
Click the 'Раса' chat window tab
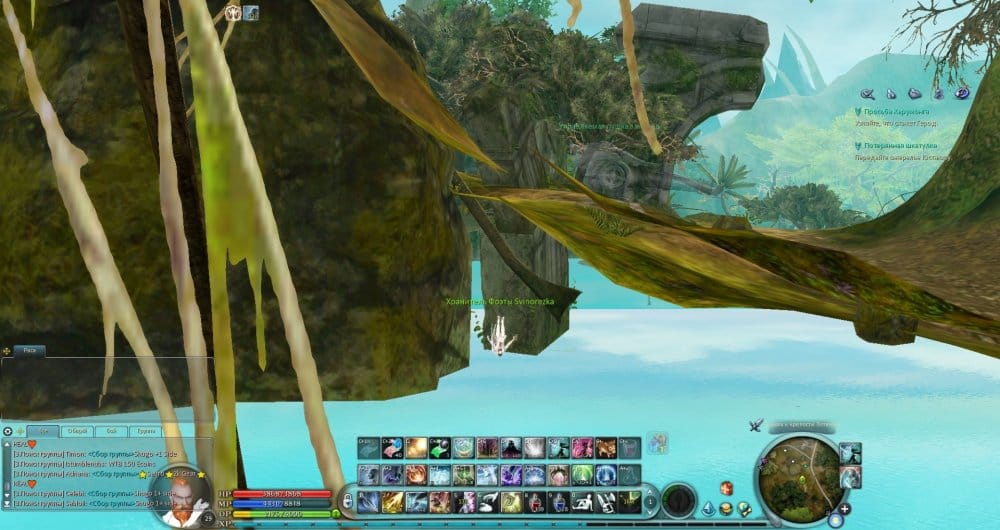pyautogui.click(x=28, y=351)
